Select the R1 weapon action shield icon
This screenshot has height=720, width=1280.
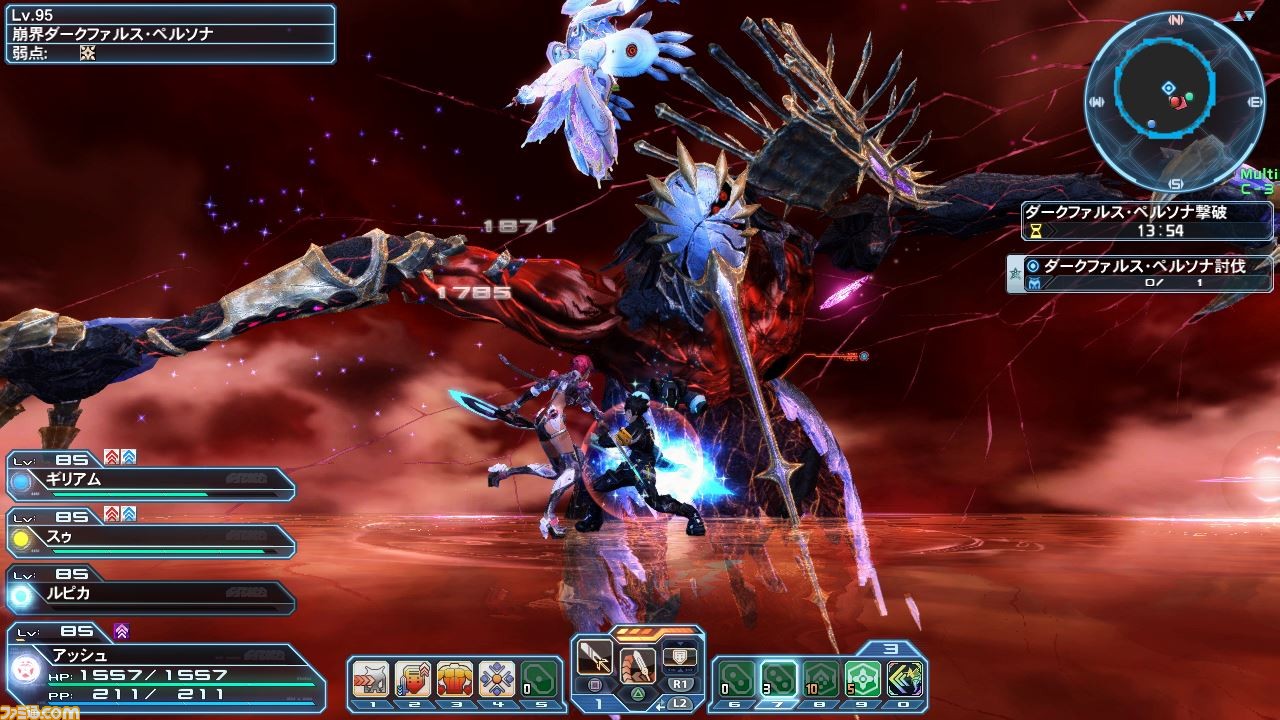tap(680, 656)
